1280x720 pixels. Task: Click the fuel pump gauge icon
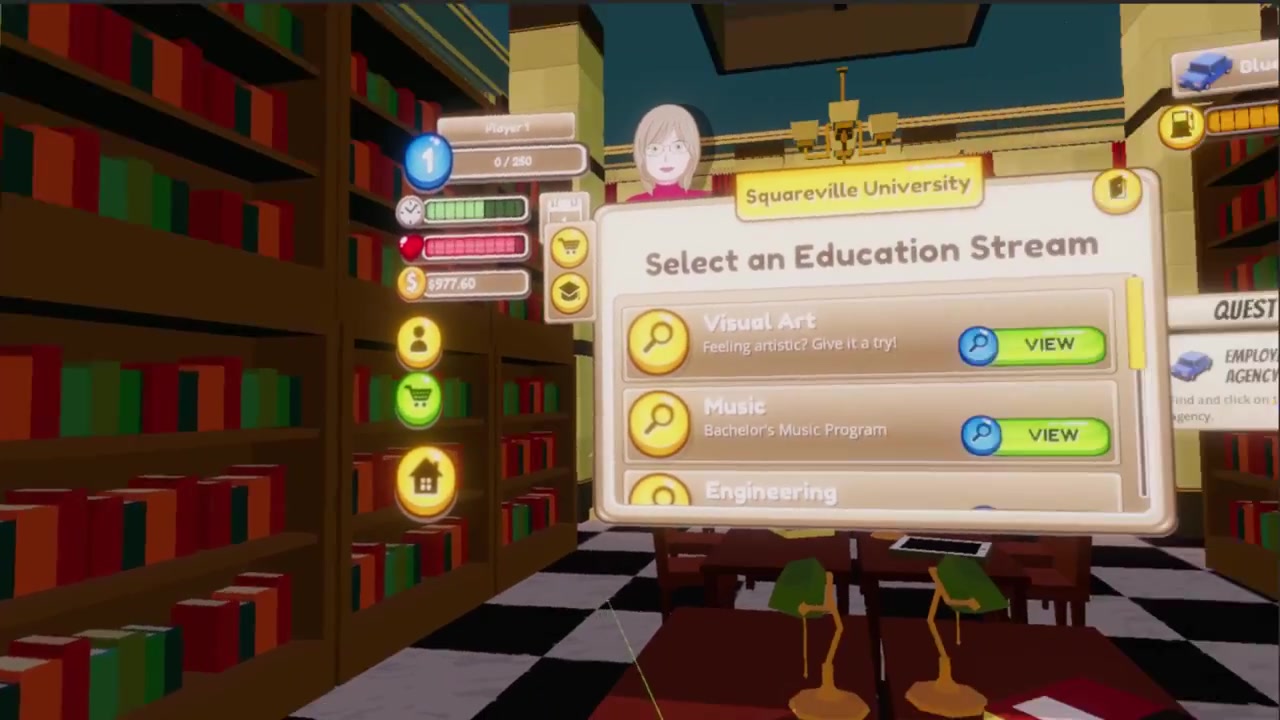click(1182, 124)
